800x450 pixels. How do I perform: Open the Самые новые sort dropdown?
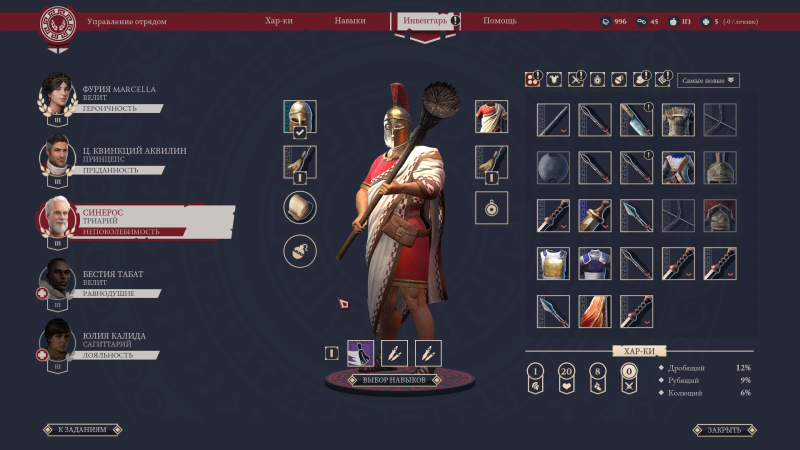[x=708, y=80]
